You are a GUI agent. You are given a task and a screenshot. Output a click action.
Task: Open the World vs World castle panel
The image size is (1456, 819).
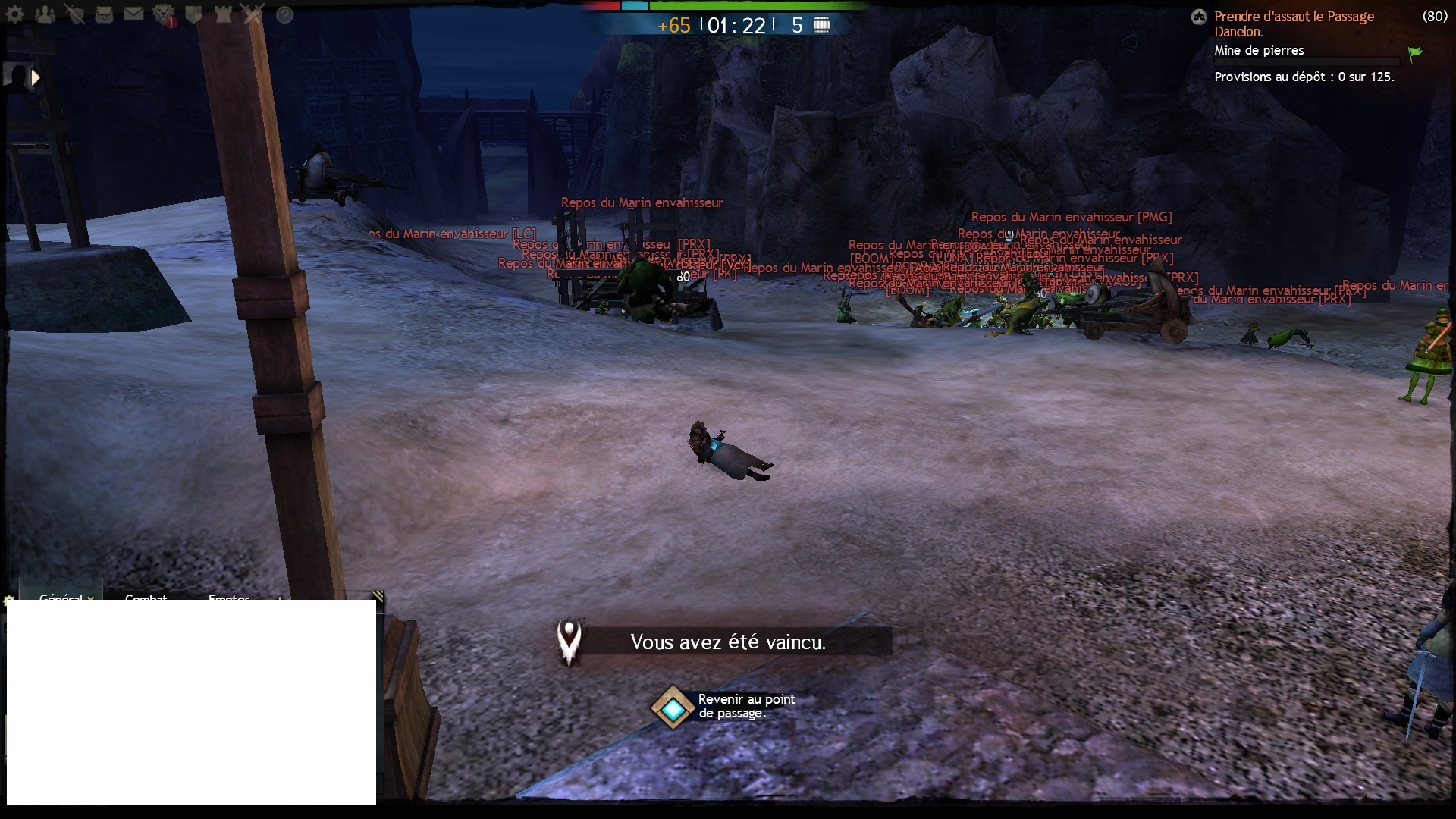(x=223, y=14)
